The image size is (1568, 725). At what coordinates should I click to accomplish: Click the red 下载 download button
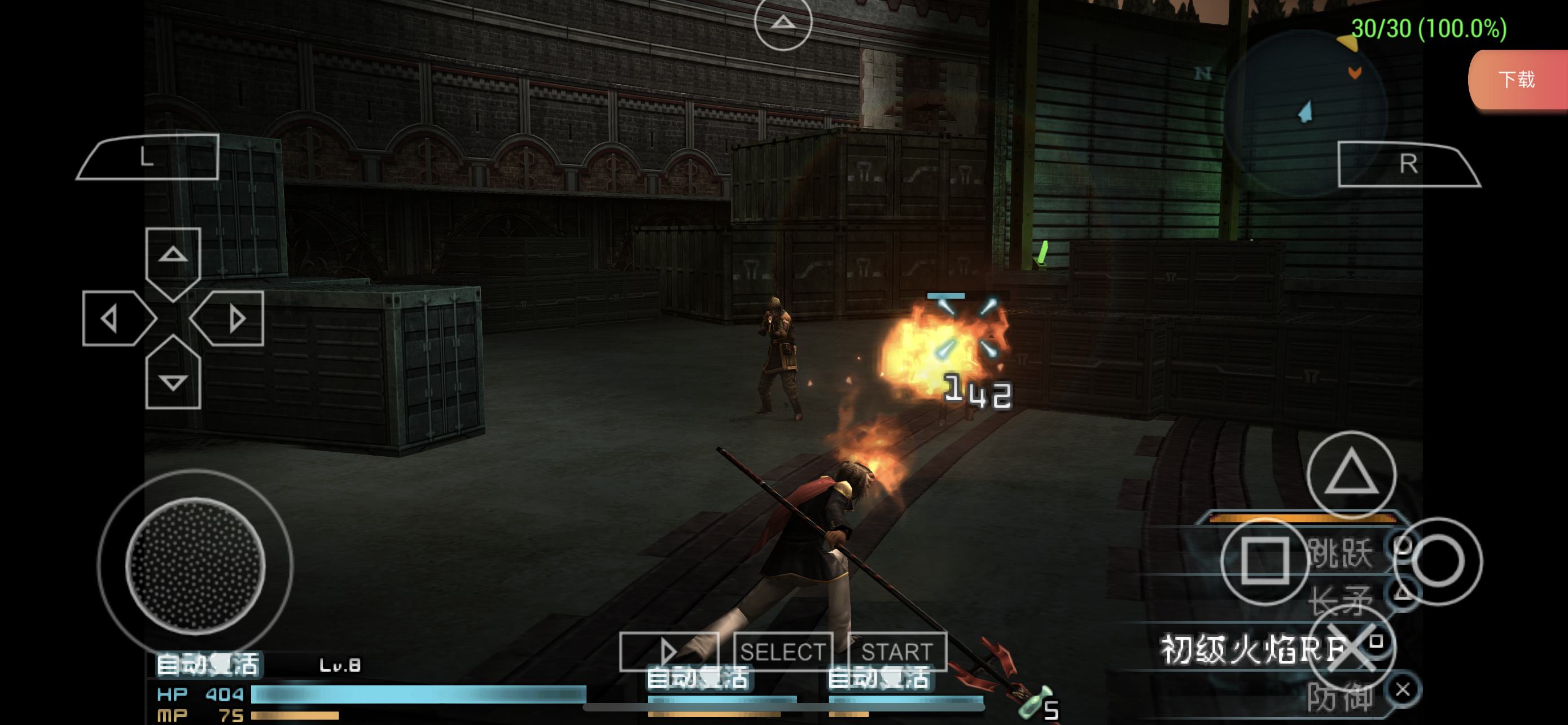pos(1516,79)
